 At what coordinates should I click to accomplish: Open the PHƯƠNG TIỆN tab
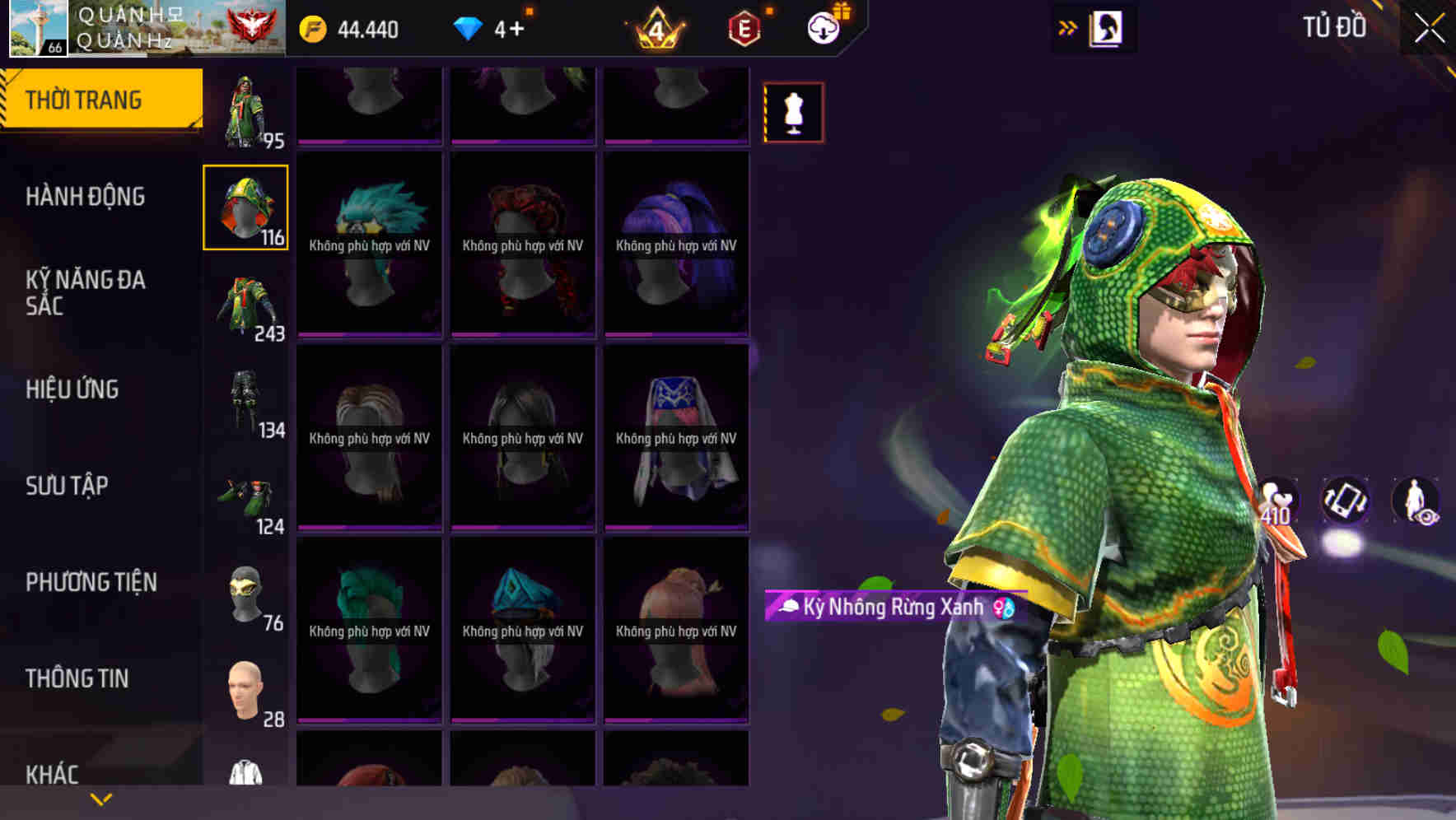click(91, 581)
